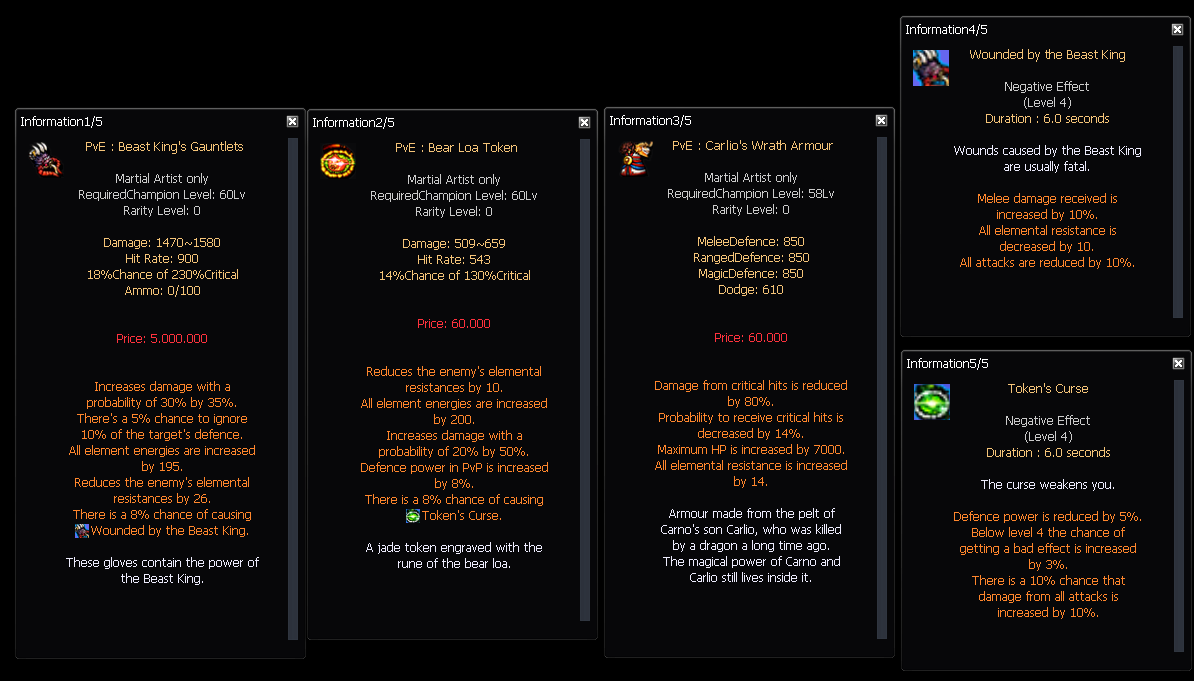1194x681 pixels.
Task: Click the Wounded by the Beast King effect icon
Action: pos(931,68)
